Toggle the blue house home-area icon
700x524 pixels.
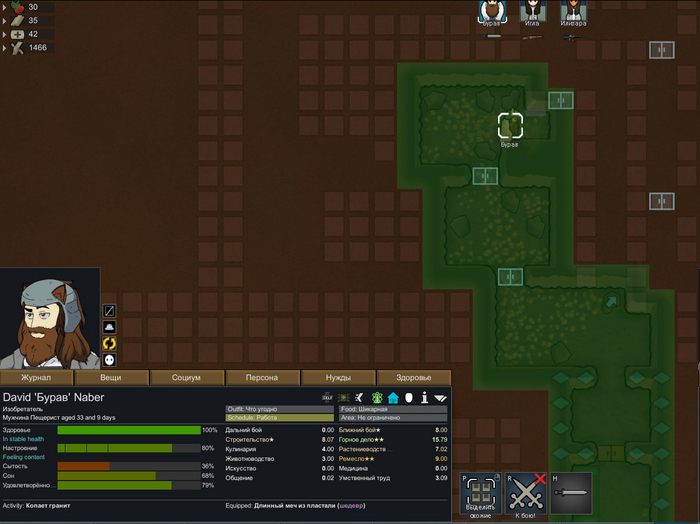click(x=393, y=398)
